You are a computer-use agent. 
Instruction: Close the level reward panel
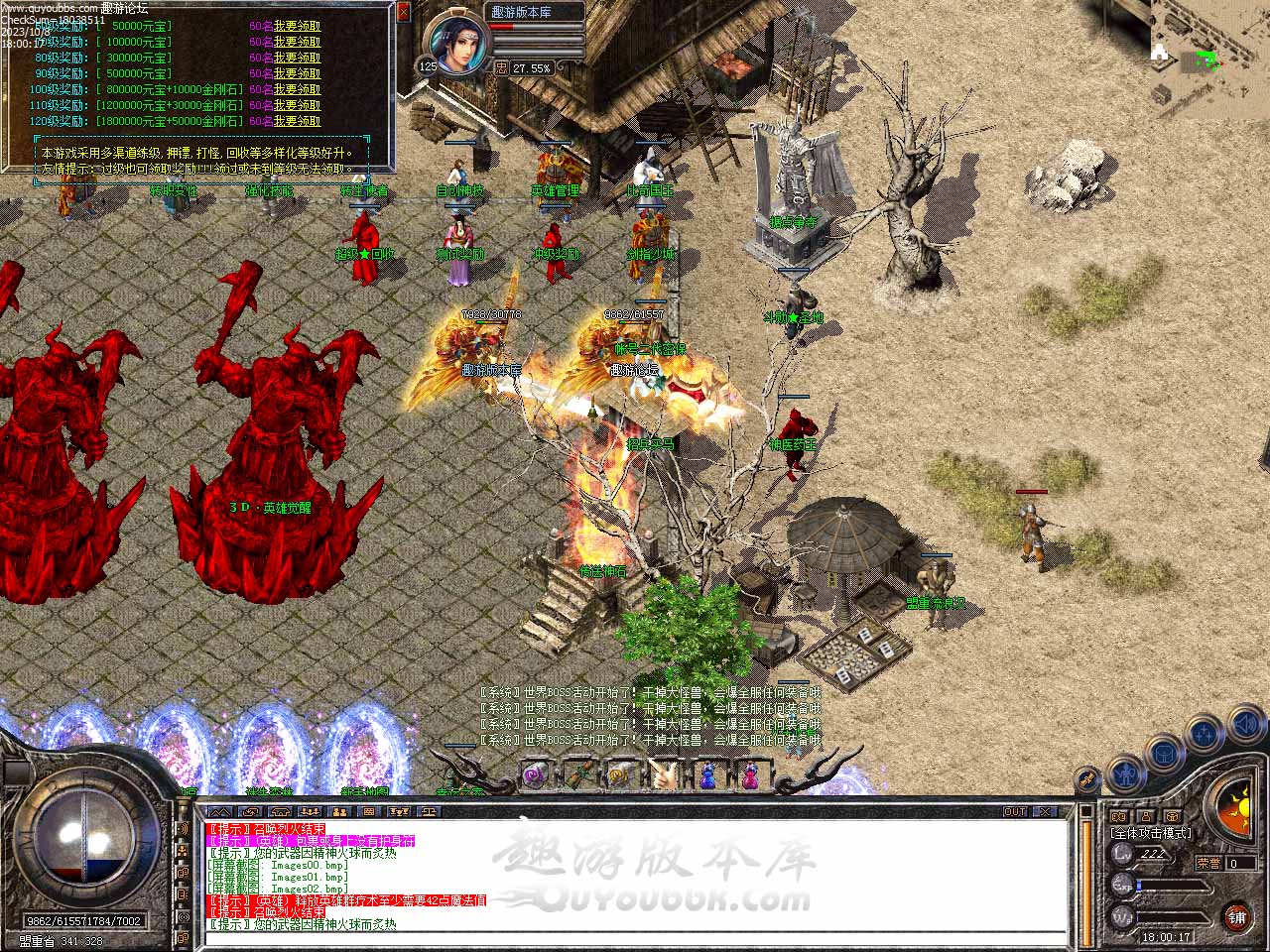403,13
